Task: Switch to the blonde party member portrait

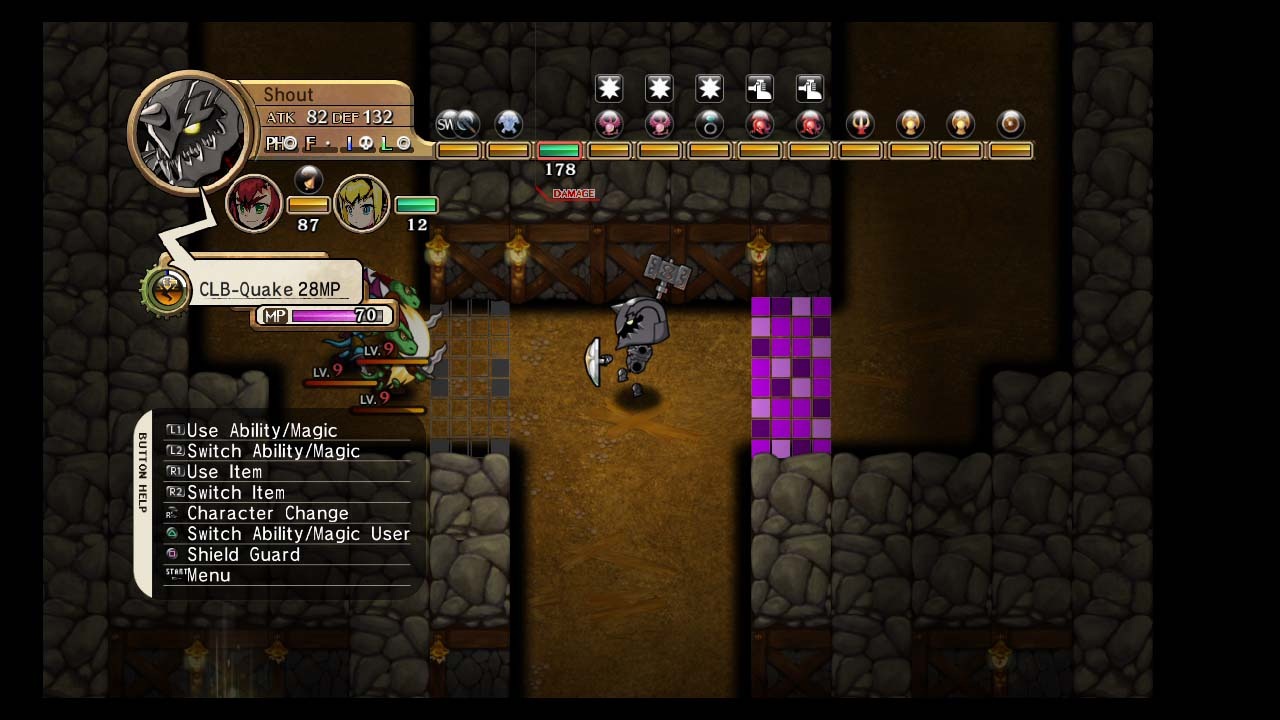Action: [361, 203]
